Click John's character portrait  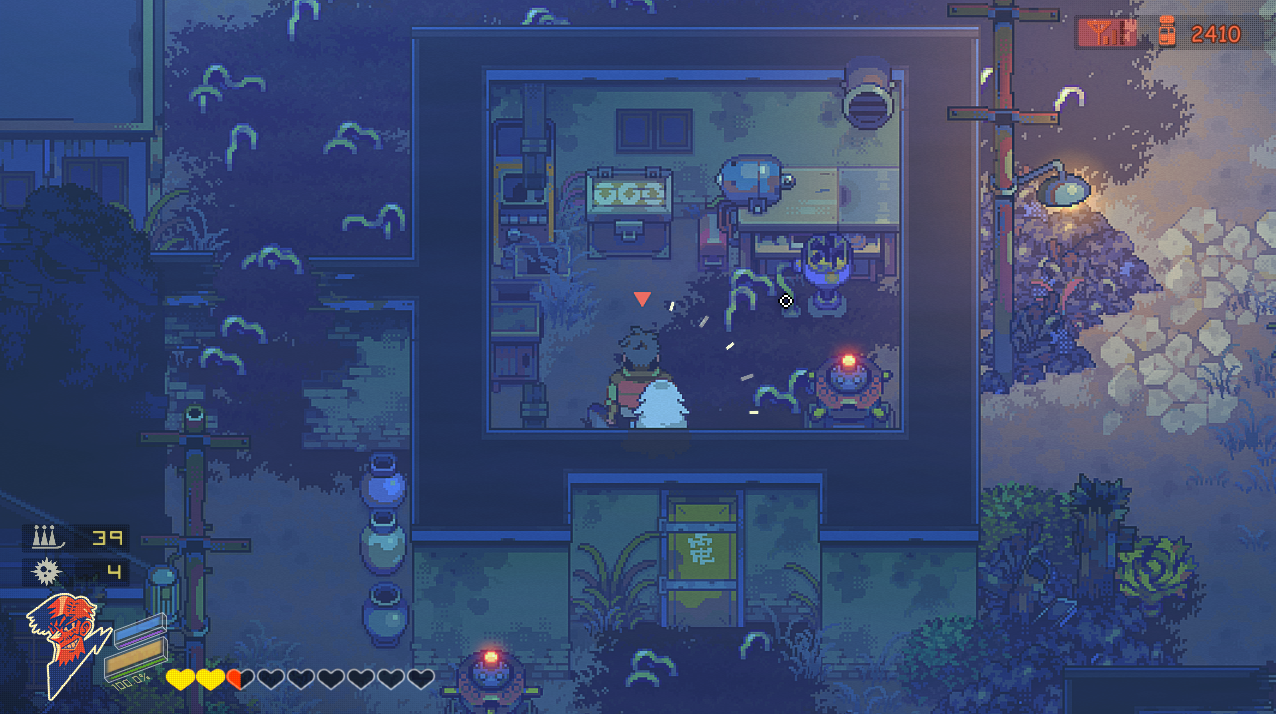click(60, 642)
